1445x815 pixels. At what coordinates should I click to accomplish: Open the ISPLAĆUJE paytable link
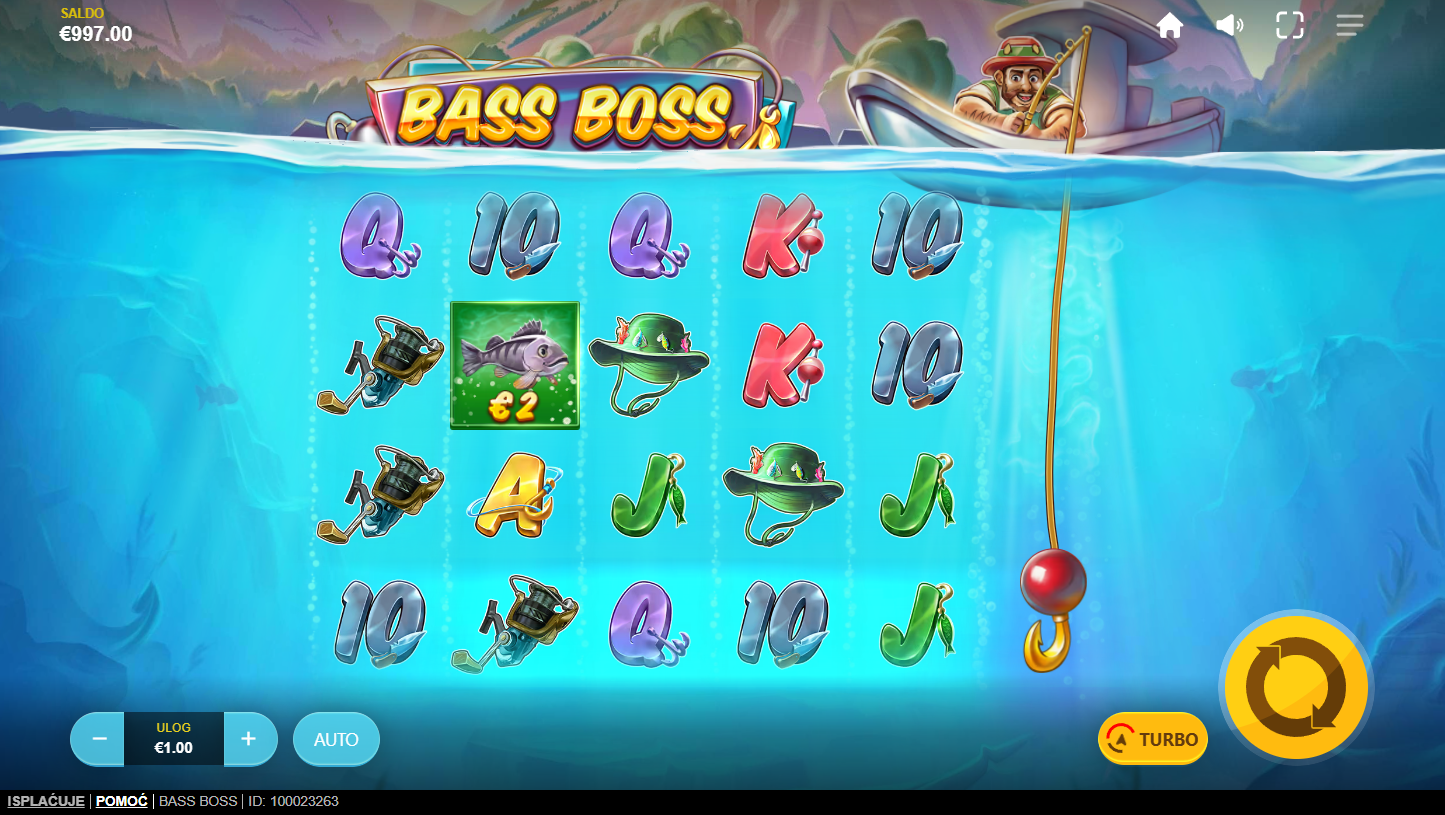click(46, 801)
